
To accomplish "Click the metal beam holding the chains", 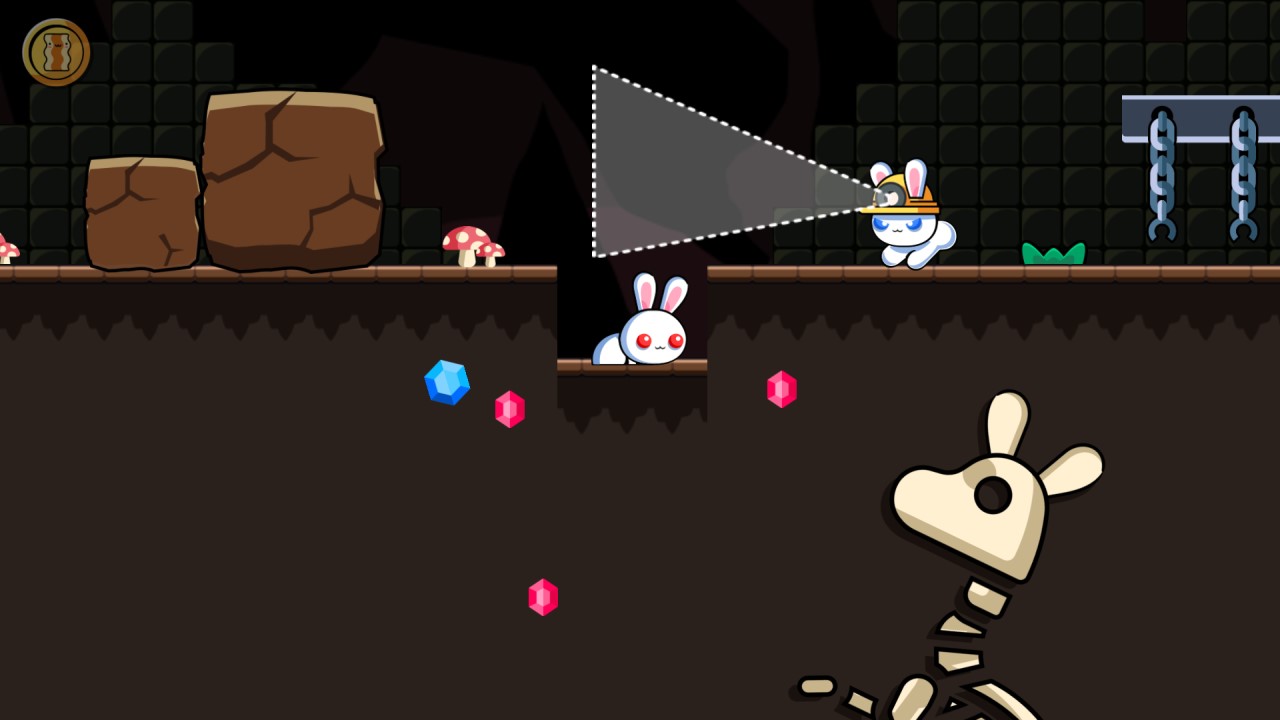I will click(x=1198, y=105).
